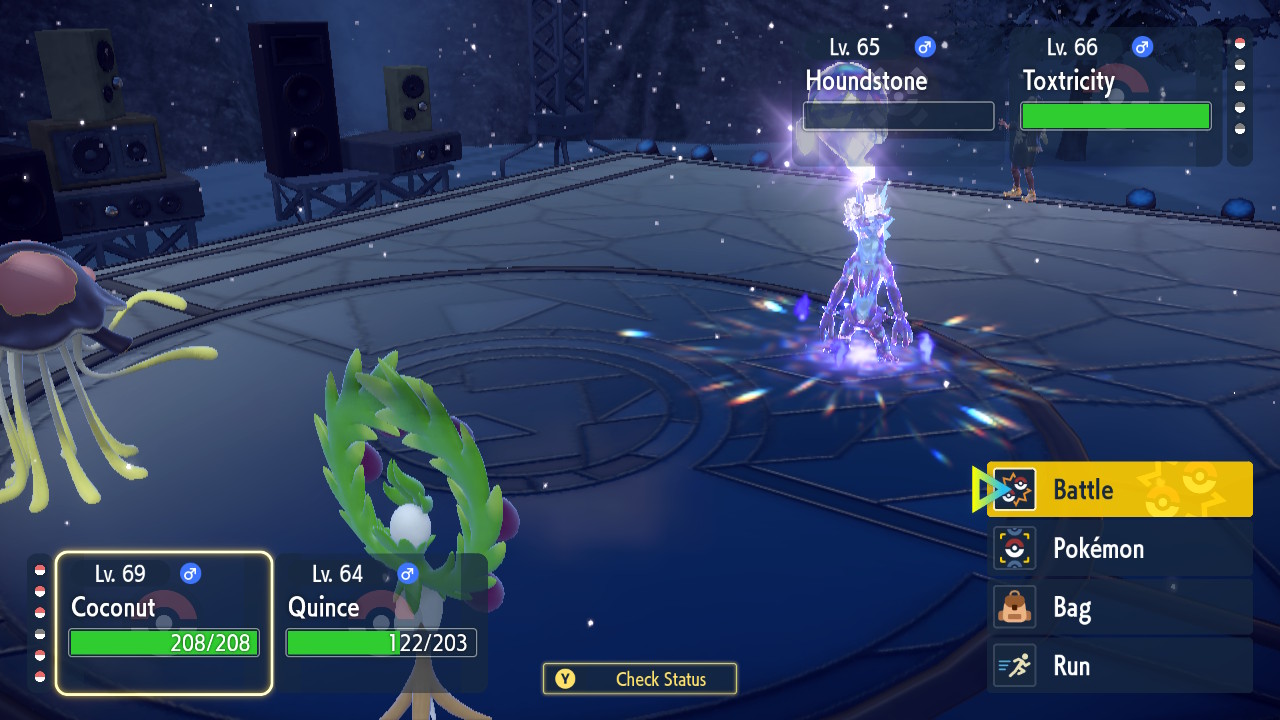
Task: Select the Battle command
Action: (1119, 490)
